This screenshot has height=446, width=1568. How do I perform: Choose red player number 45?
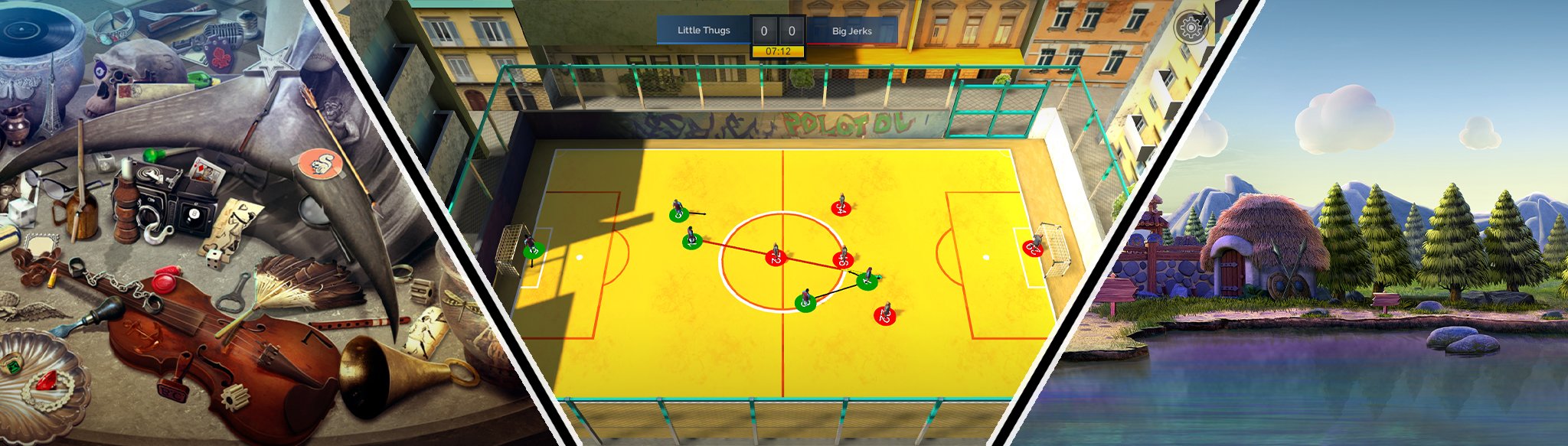coord(842,259)
